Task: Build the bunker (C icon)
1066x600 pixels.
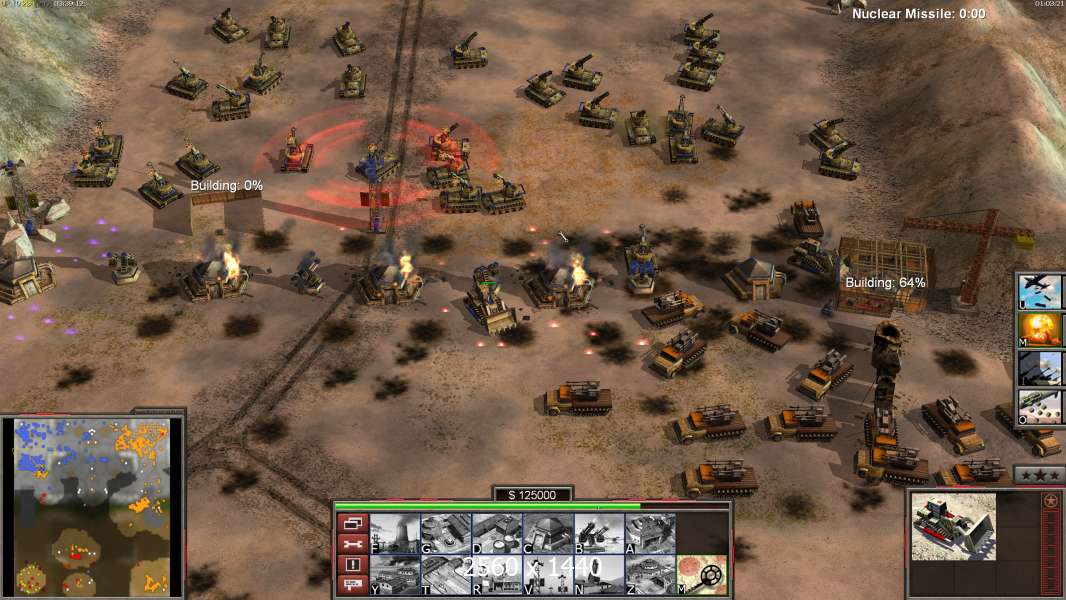Action: click(x=548, y=533)
